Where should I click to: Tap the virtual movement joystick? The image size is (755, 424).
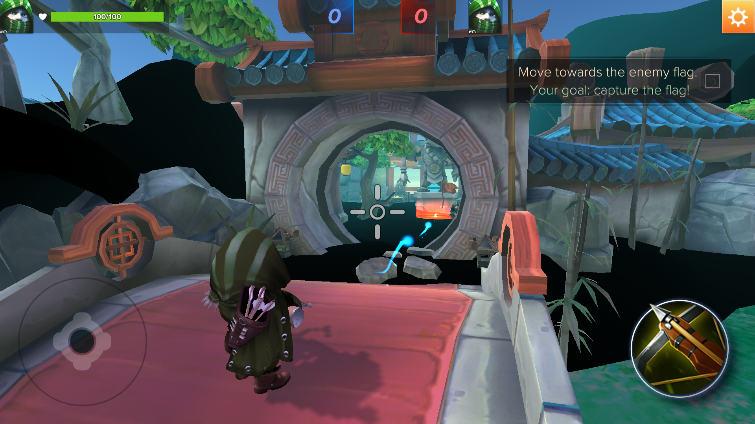(x=81, y=342)
